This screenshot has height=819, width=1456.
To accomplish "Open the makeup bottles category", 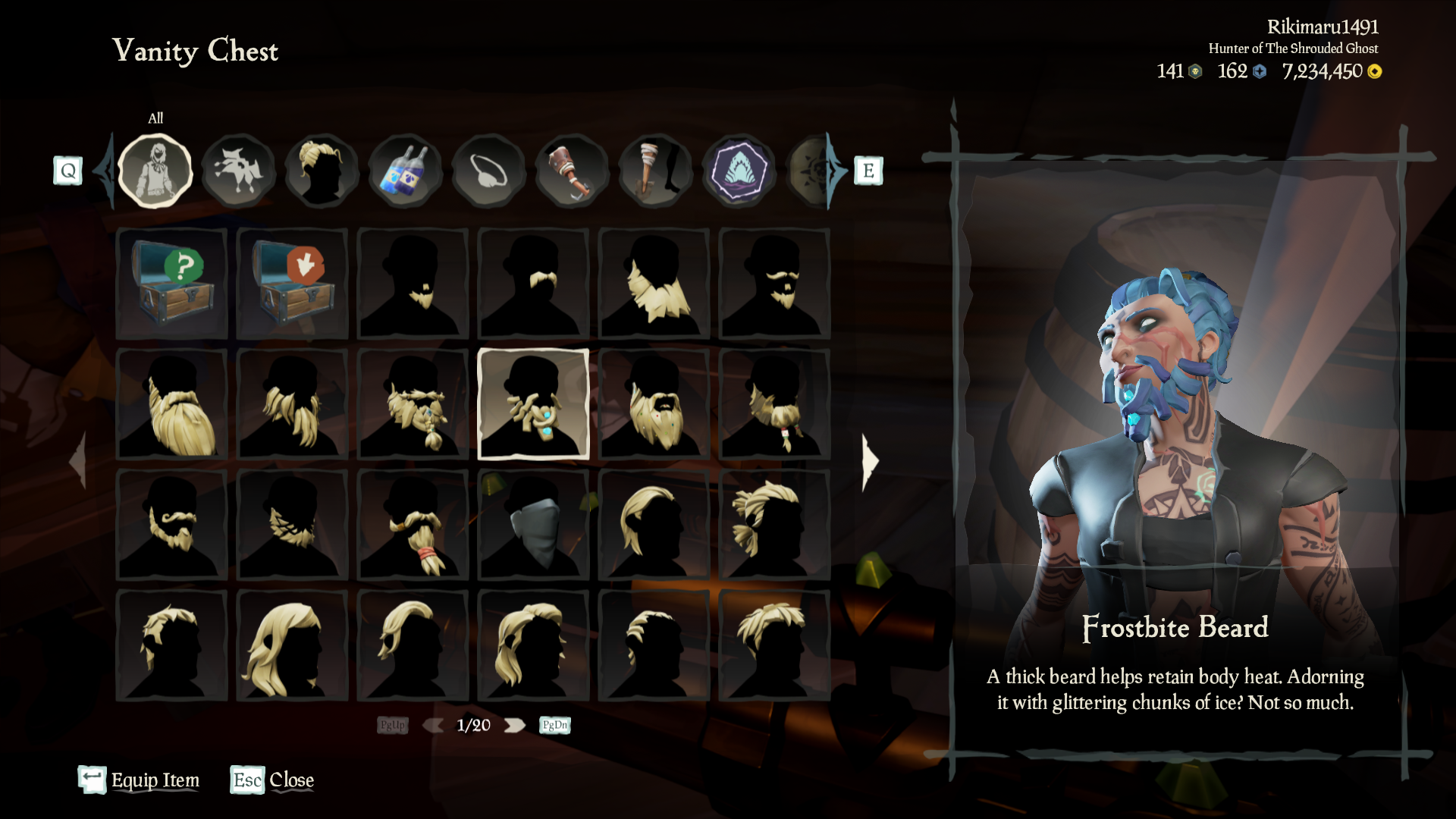I will 406,171.
